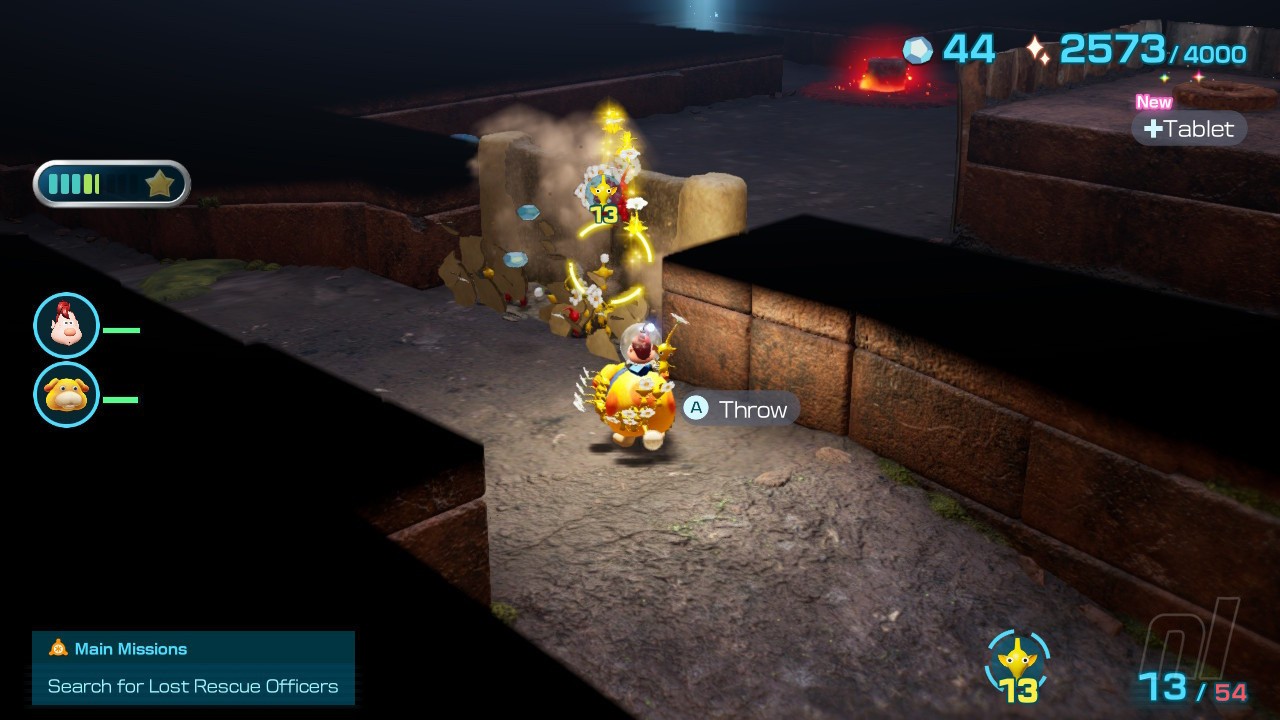This screenshot has width=1280, height=720.
Task: Select the Oatchi dog portrait
Action: pos(66,395)
